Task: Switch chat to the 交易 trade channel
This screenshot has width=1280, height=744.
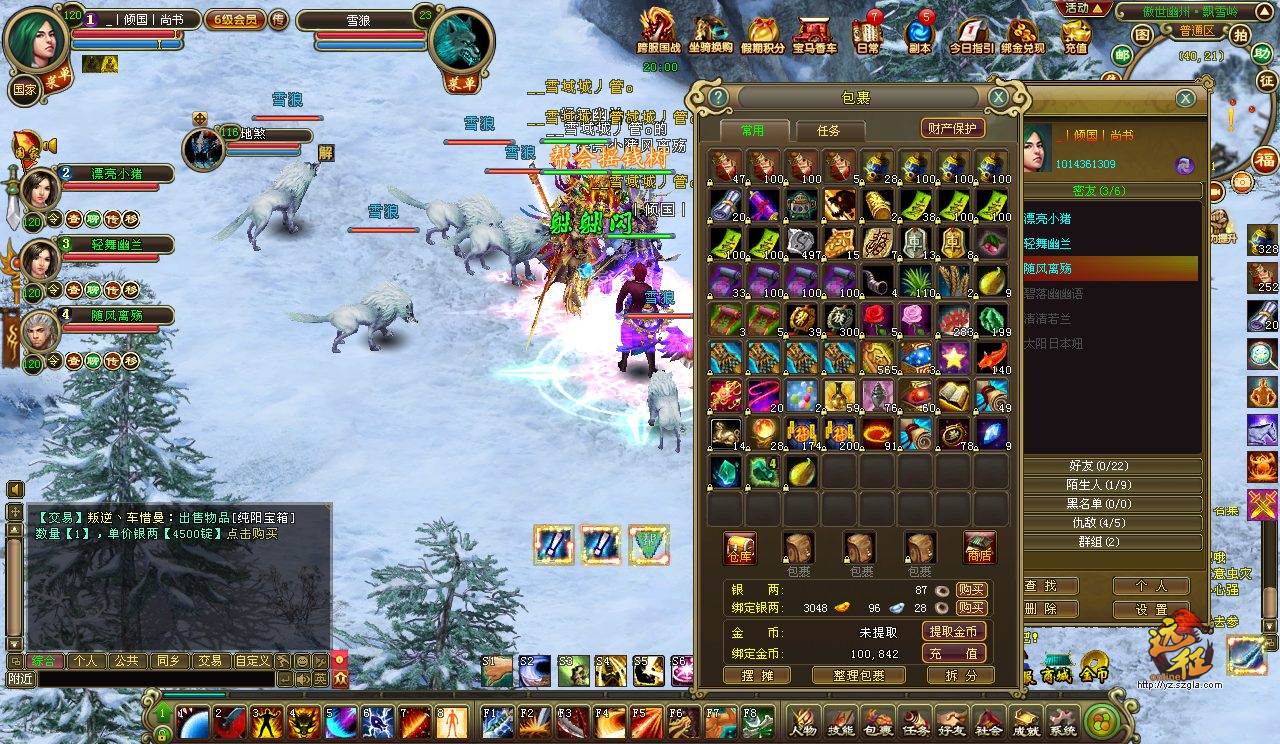Action: (209, 661)
